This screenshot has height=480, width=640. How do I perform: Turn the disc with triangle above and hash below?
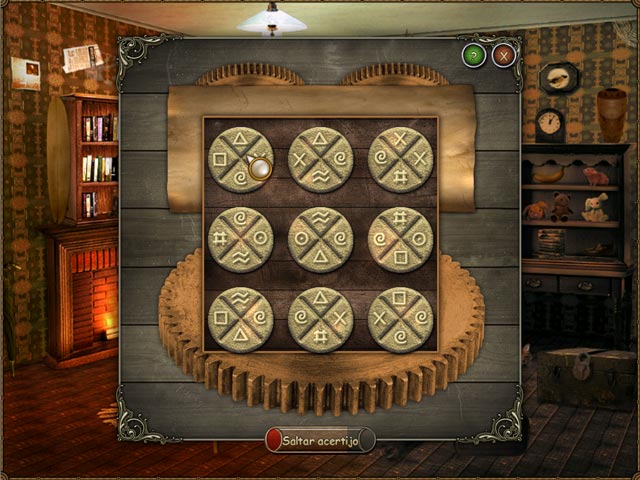320,320
